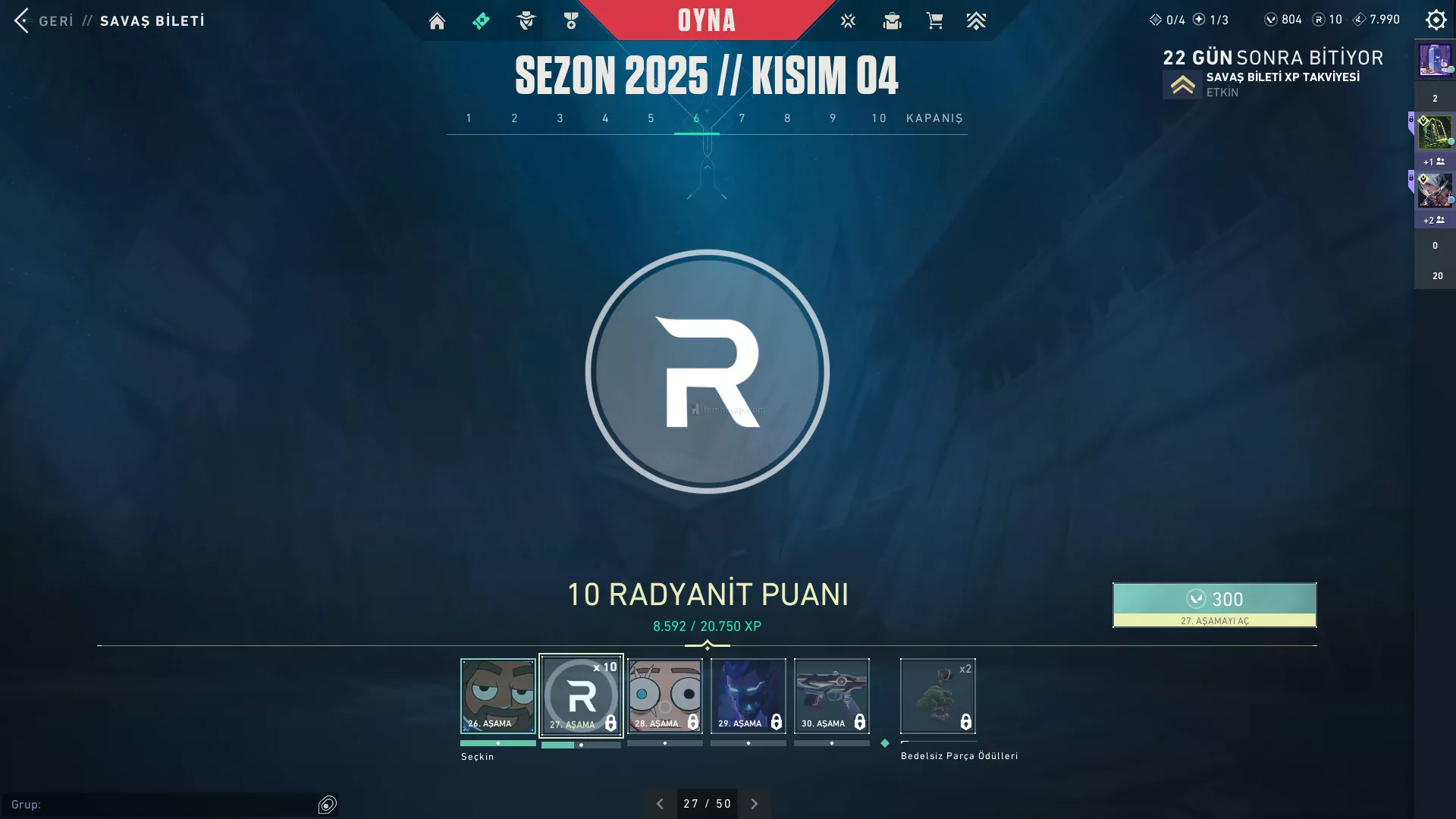Select the 26. AŞAMA bearded face reward
This screenshot has height=819, width=1456.
click(497, 695)
